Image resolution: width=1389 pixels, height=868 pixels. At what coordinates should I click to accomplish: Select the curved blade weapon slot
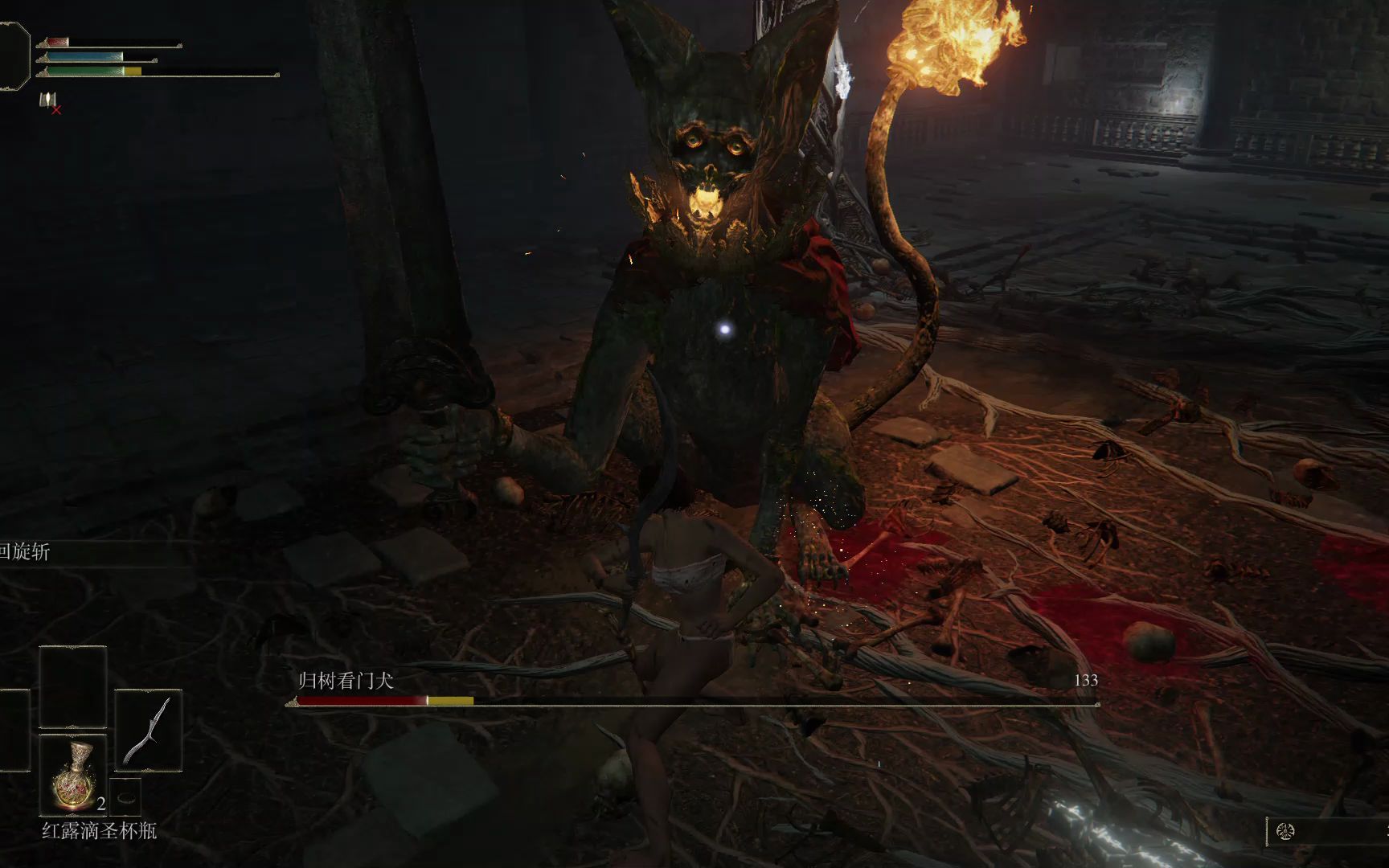(x=149, y=731)
